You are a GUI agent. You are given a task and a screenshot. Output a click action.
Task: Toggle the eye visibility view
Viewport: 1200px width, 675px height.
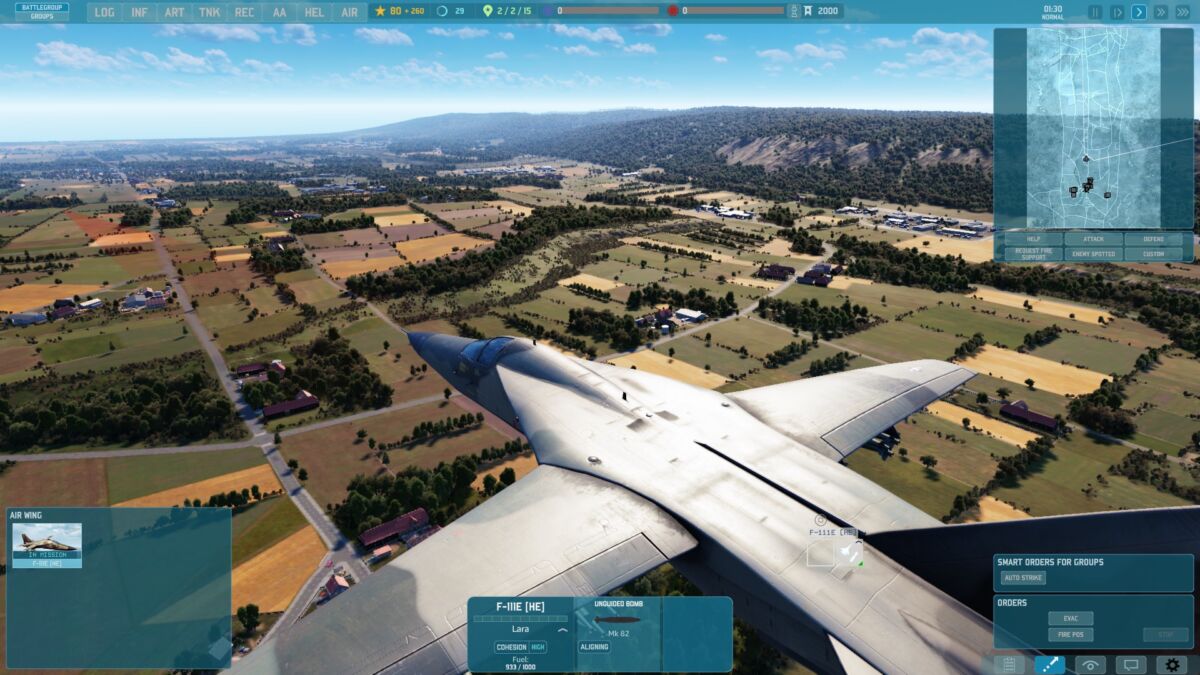click(x=1090, y=664)
